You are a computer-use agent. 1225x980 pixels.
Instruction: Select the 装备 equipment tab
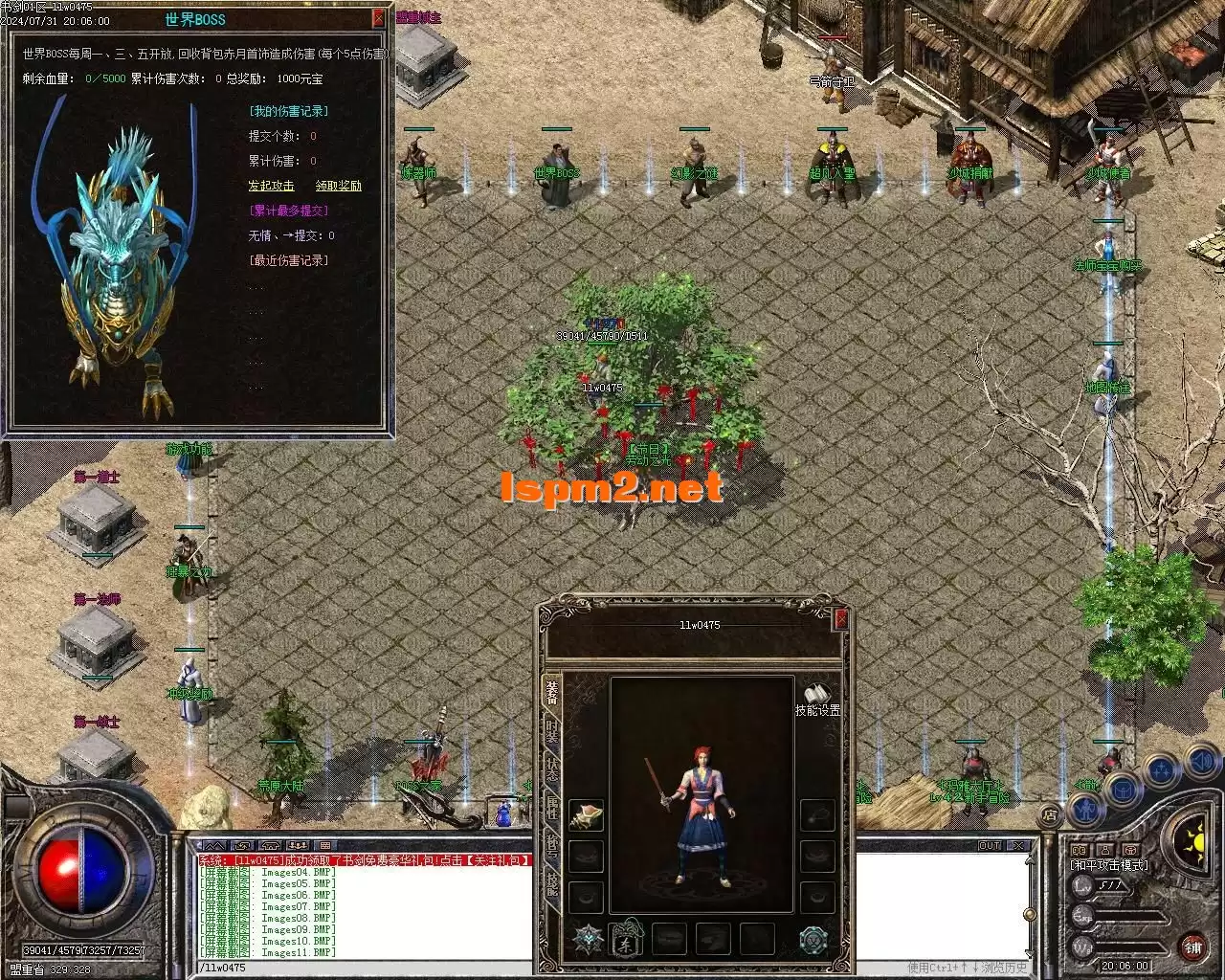[552, 691]
